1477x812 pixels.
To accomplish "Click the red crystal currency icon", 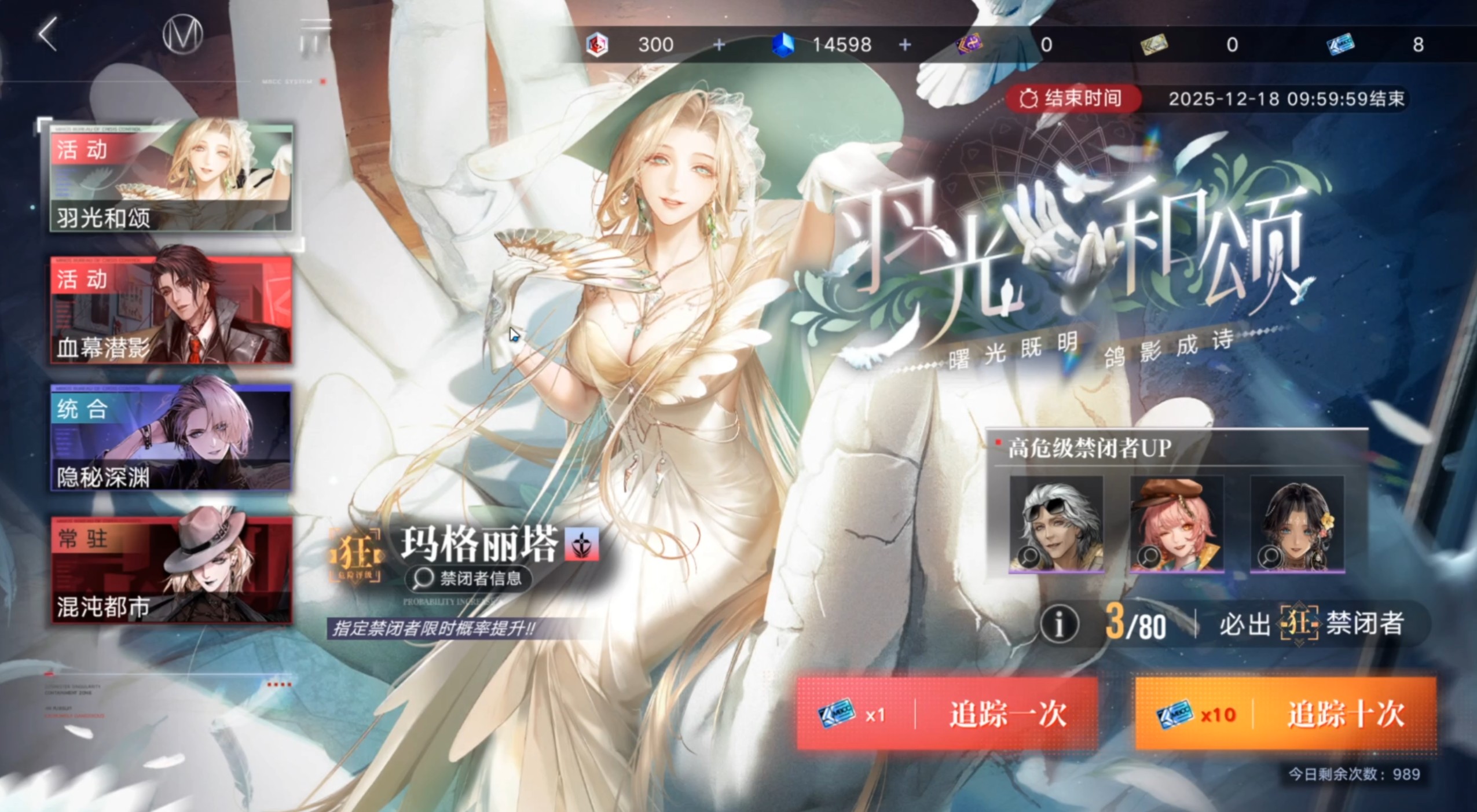I will coord(598,43).
